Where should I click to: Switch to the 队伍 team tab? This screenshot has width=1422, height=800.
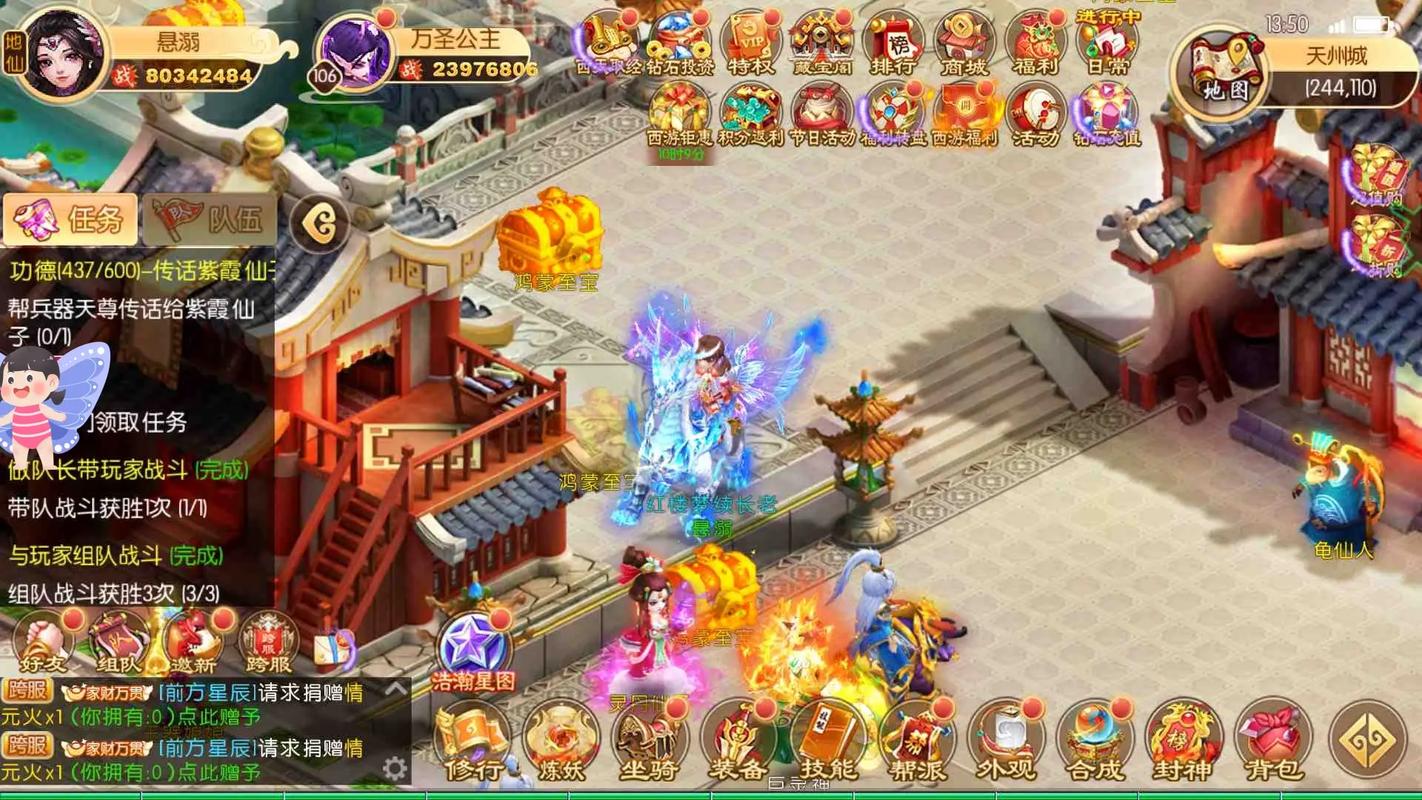pyautogui.click(x=210, y=219)
